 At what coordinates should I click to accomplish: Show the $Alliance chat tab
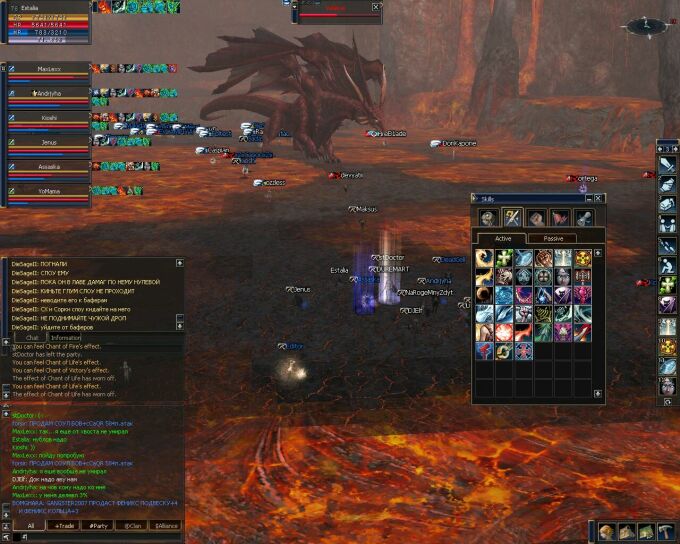point(165,525)
